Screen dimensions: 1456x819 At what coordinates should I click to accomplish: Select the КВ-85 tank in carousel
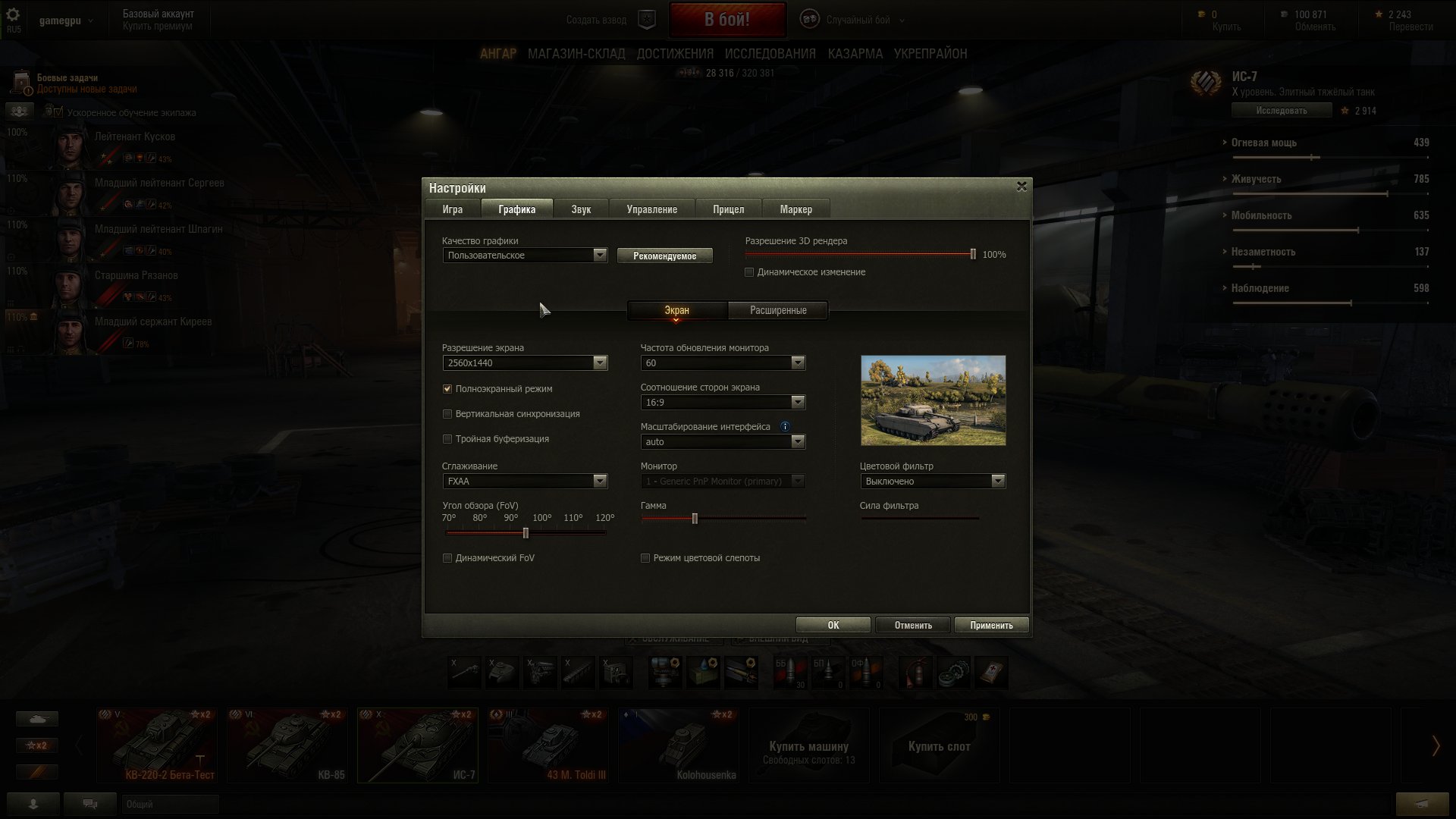(x=287, y=745)
